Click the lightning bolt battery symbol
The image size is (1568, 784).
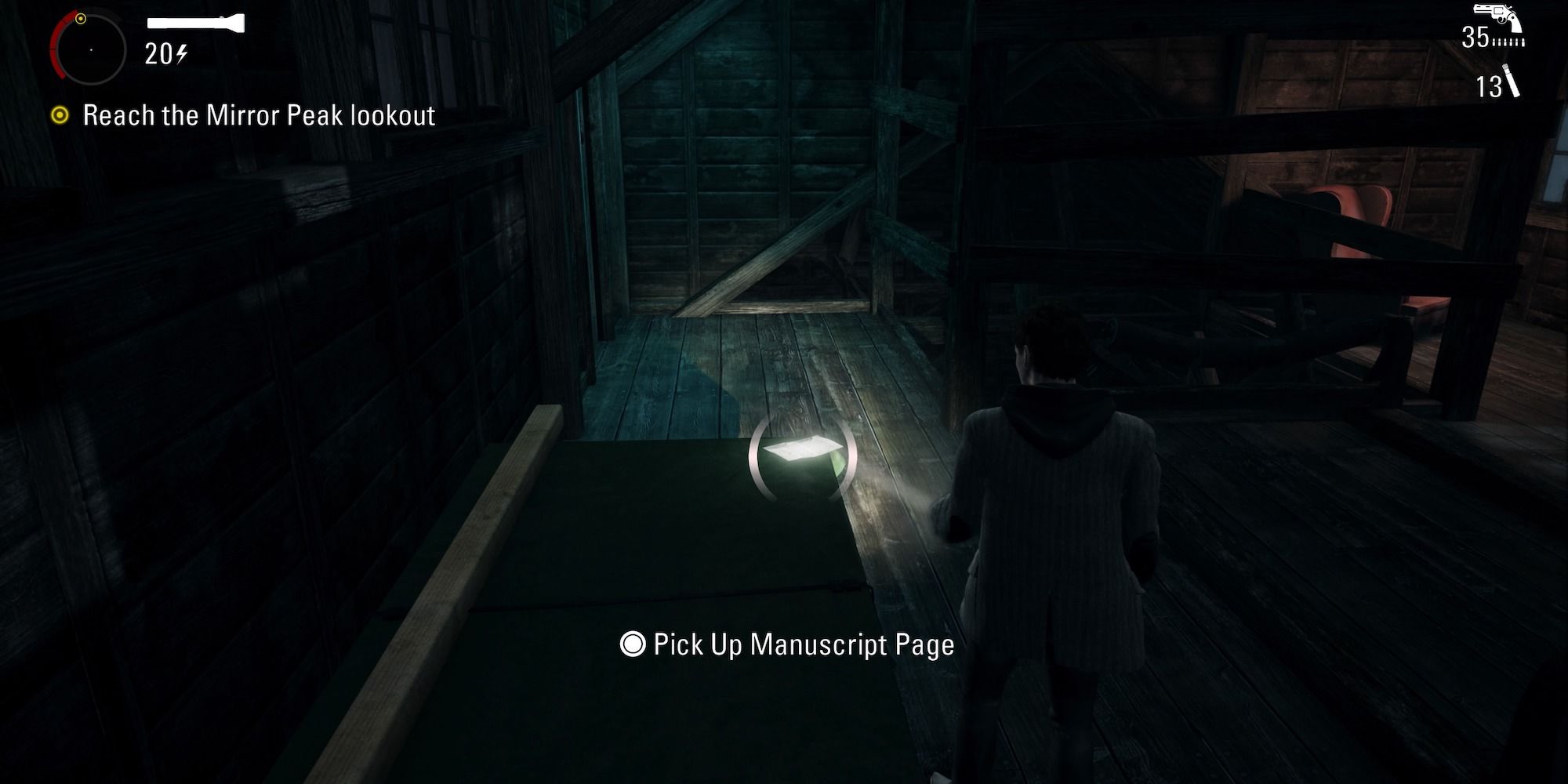[181, 53]
